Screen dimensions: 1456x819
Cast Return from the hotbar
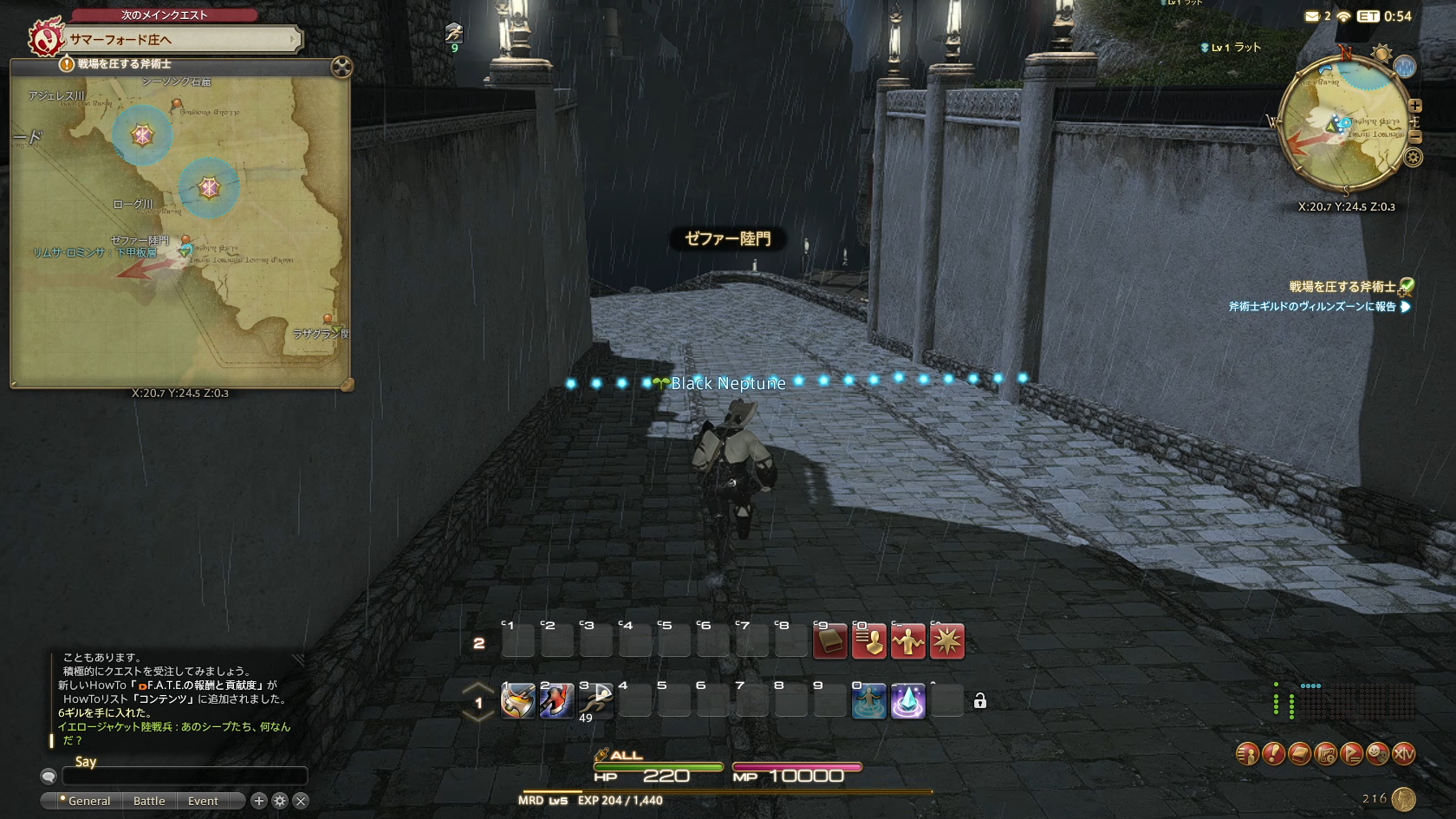(868, 700)
